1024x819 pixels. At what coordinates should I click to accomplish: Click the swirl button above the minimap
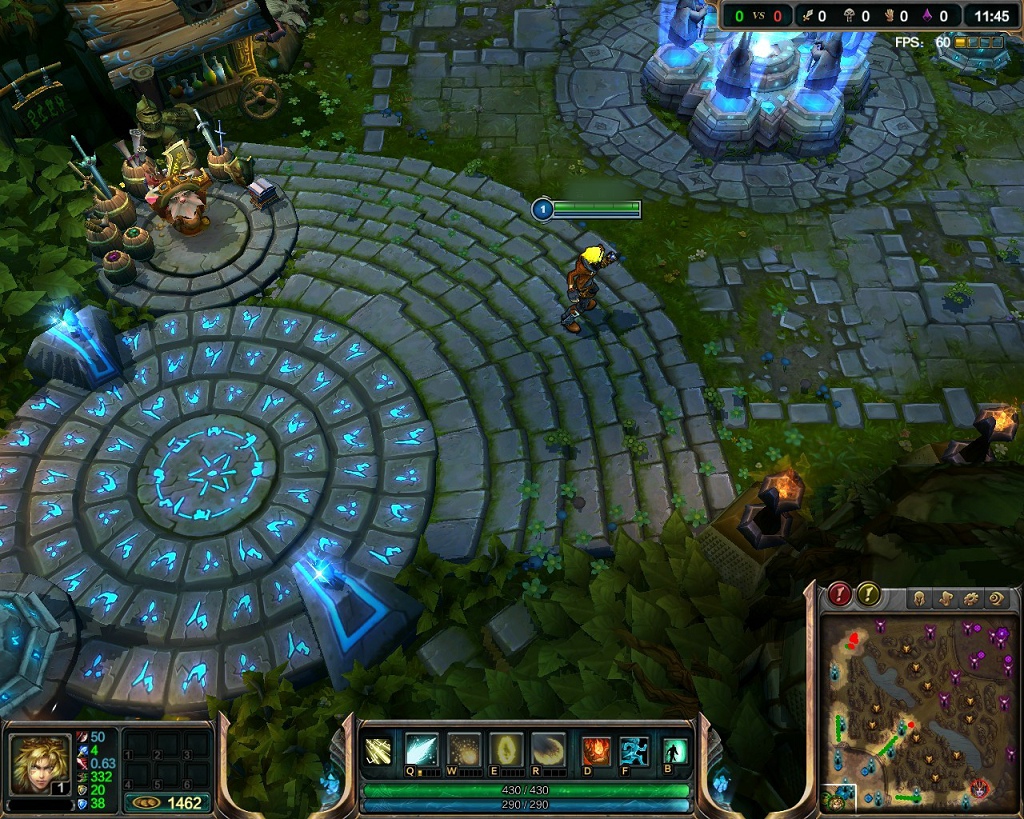pyautogui.click(x=995, y=598)
